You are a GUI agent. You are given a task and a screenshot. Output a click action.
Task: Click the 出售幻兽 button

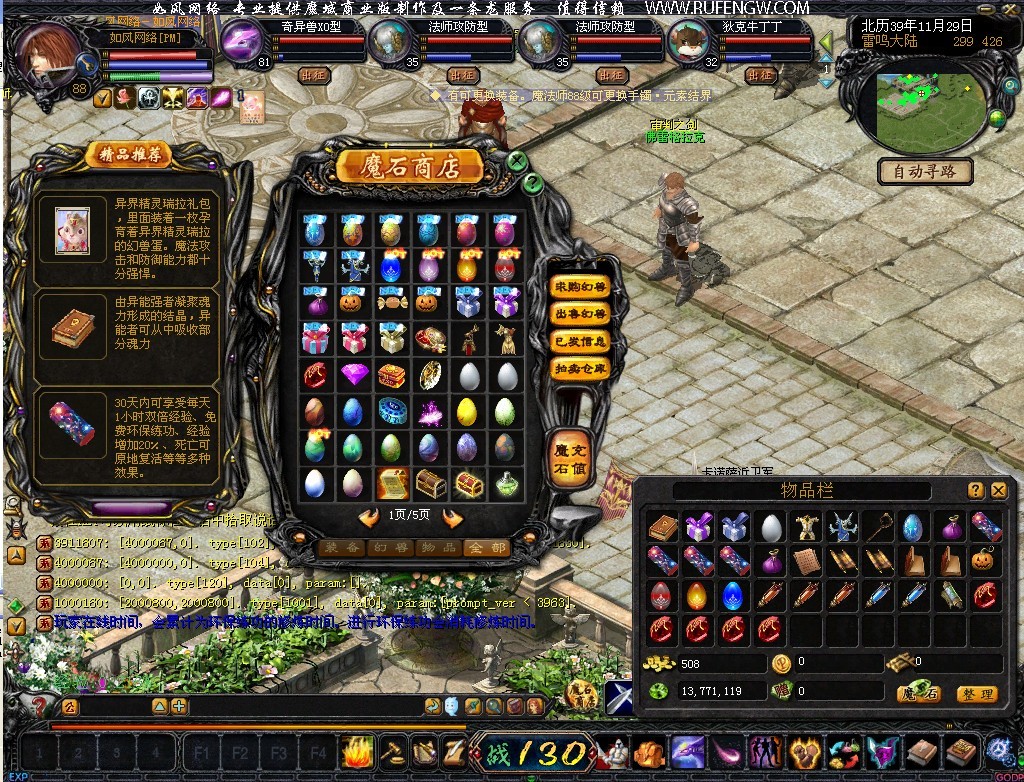580,314
